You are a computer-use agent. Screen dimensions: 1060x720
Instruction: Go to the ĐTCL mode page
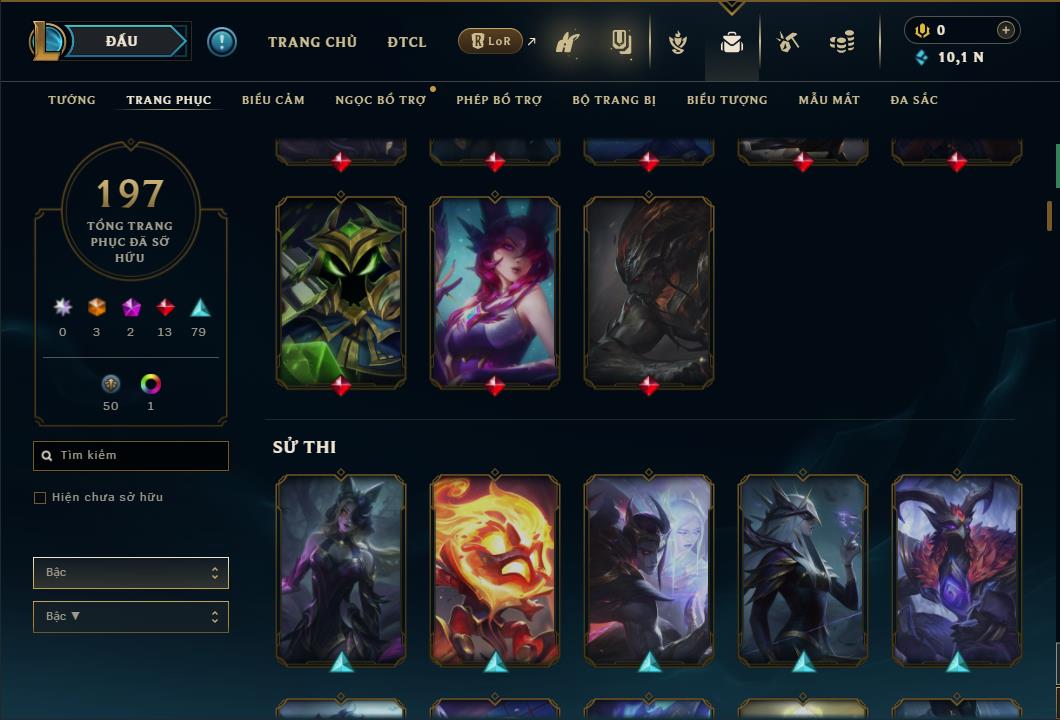pos(407,42)
